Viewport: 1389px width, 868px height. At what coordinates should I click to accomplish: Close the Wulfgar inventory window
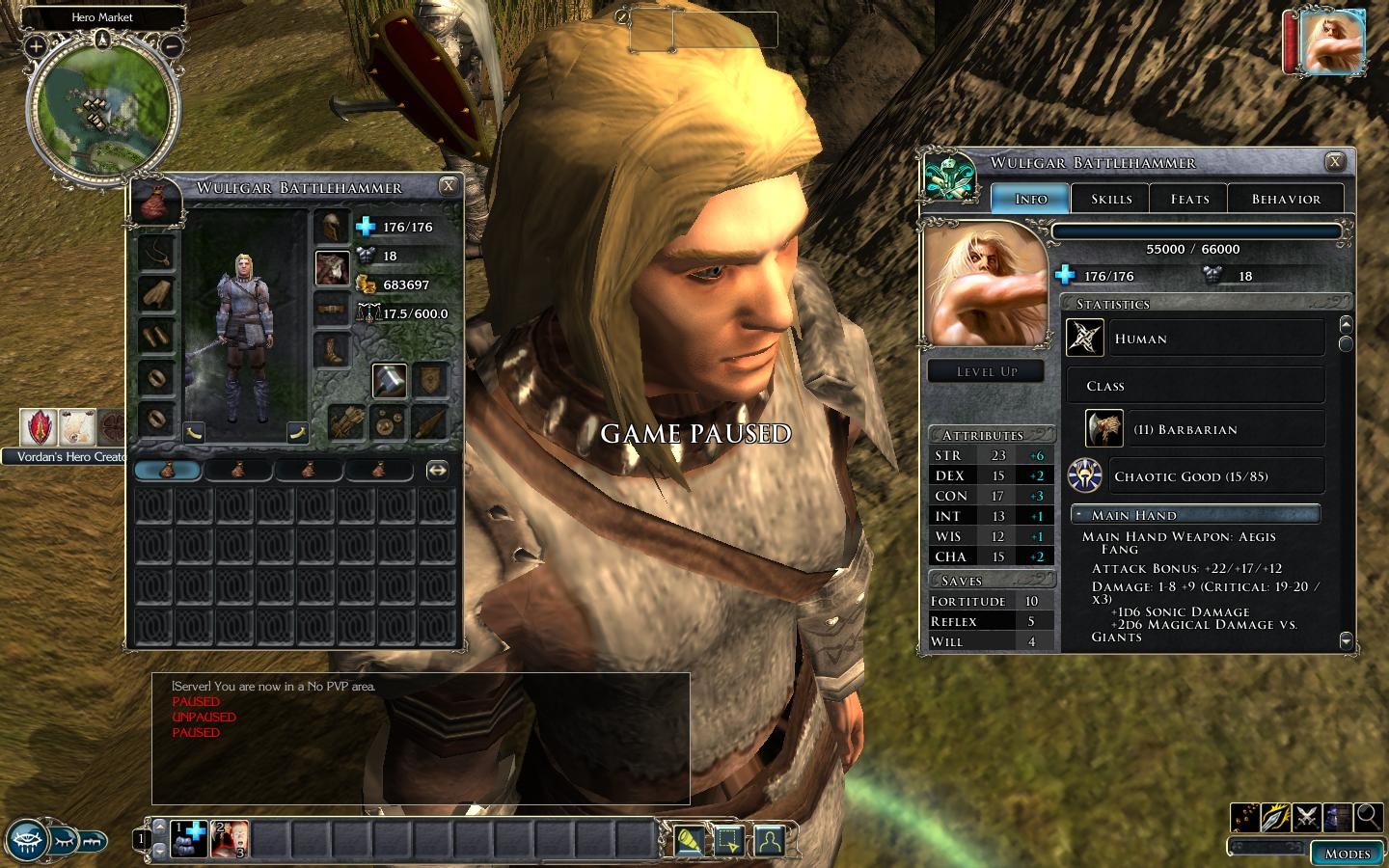tap(449, 186)
